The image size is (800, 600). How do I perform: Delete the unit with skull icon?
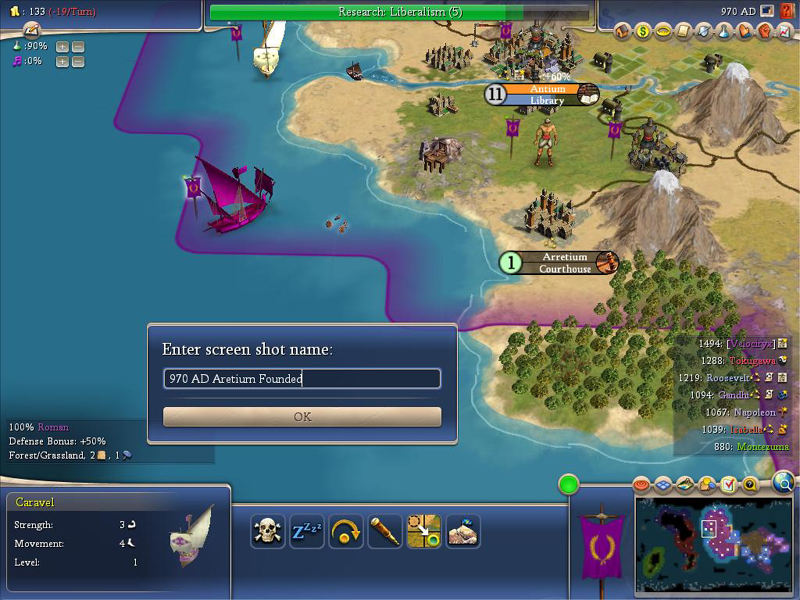click(268, 531)
